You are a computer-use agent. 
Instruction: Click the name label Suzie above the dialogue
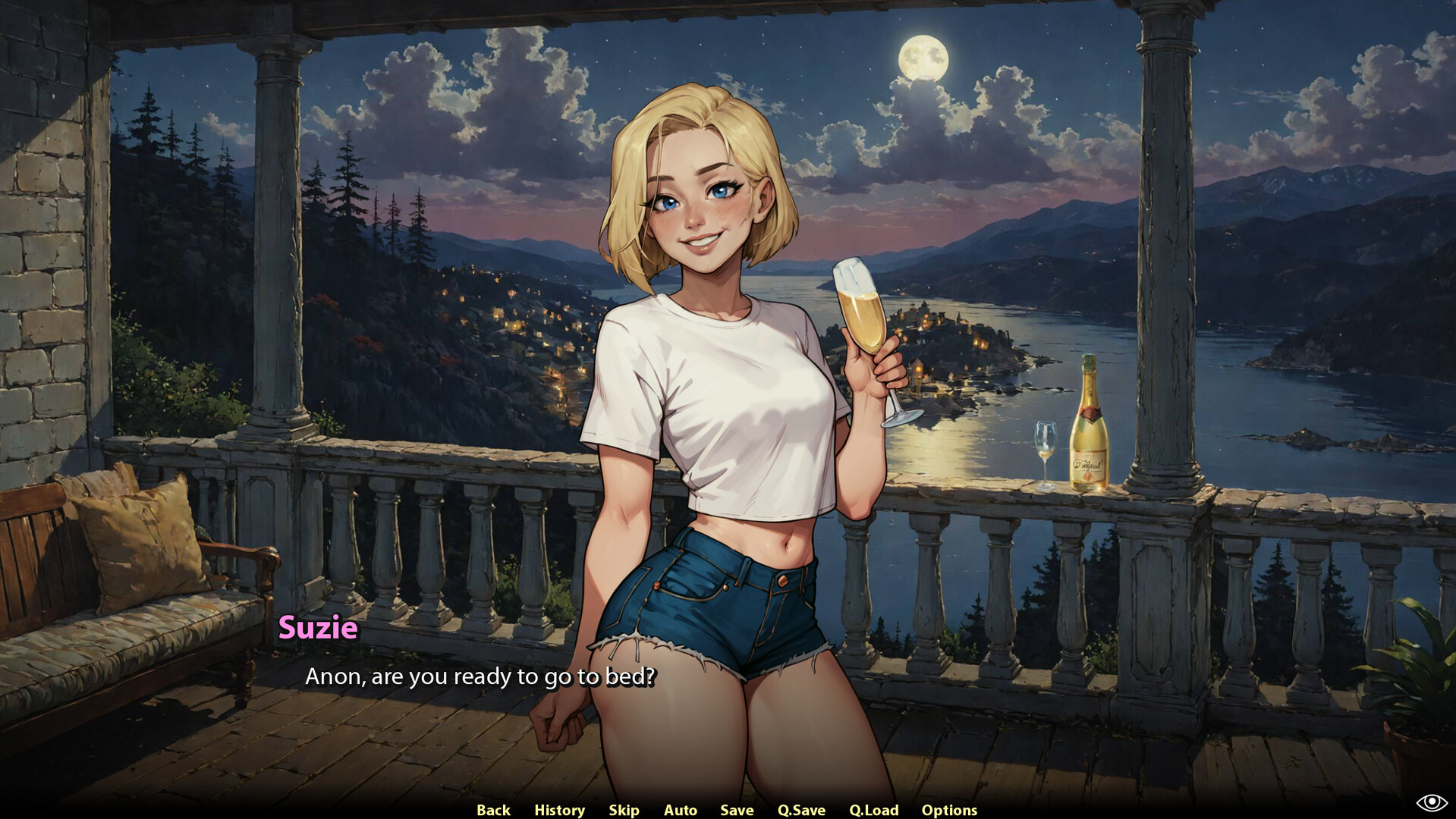[x=318, y=628]
